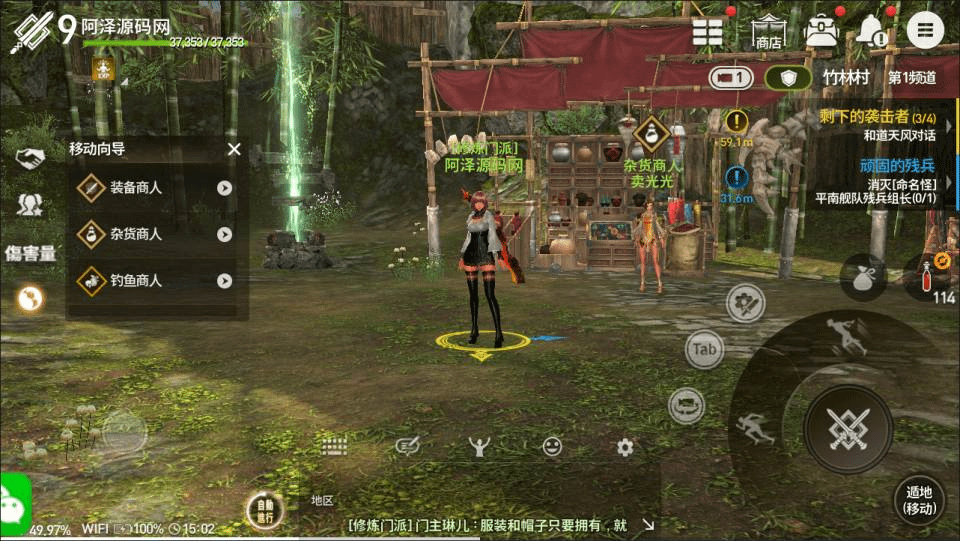Viewport: 960px width, 541px height.
Task: Close the 移动向导 movement guide panel
Action: coord(234,150)
